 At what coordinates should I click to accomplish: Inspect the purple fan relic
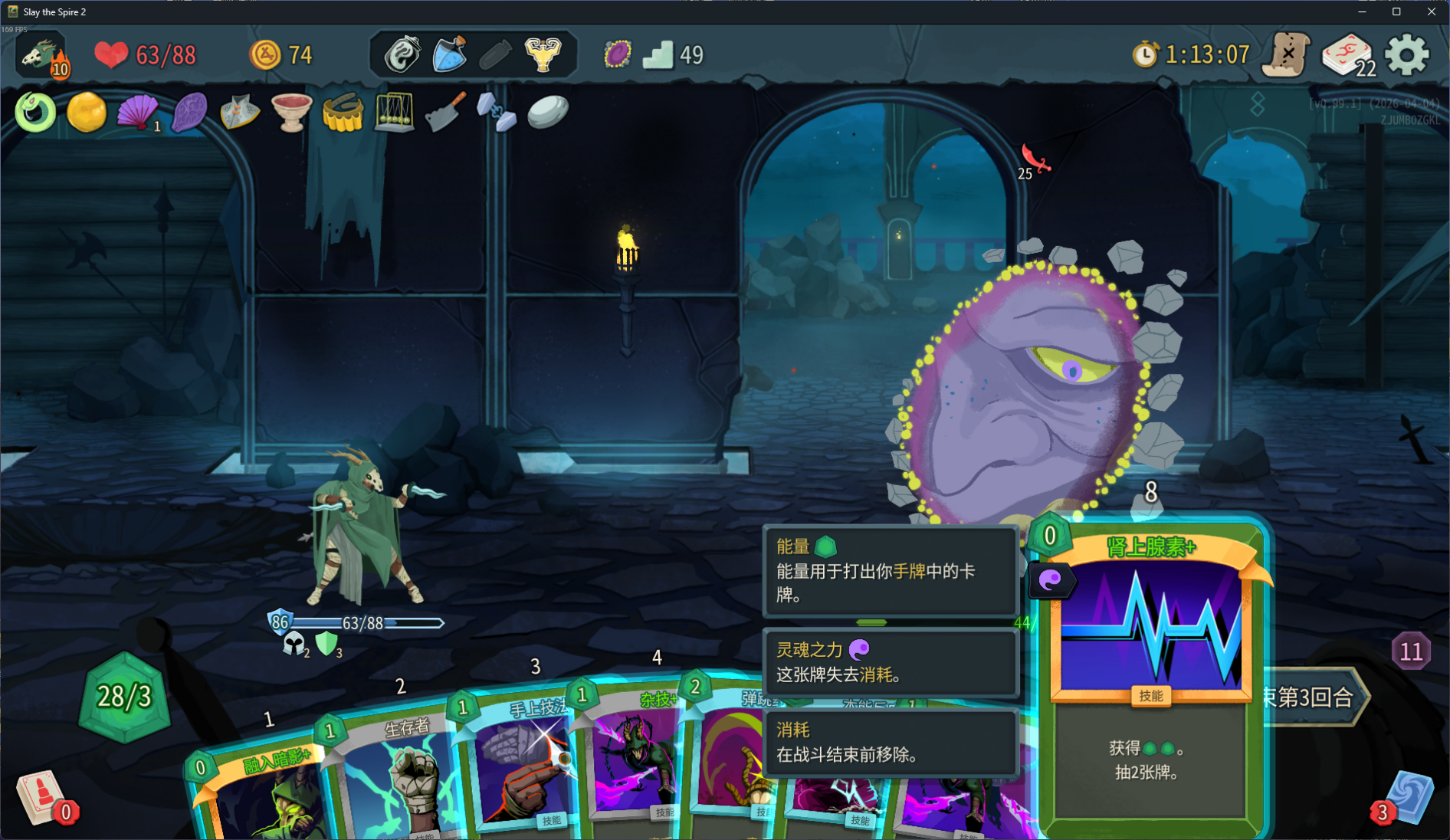[137, 113]
